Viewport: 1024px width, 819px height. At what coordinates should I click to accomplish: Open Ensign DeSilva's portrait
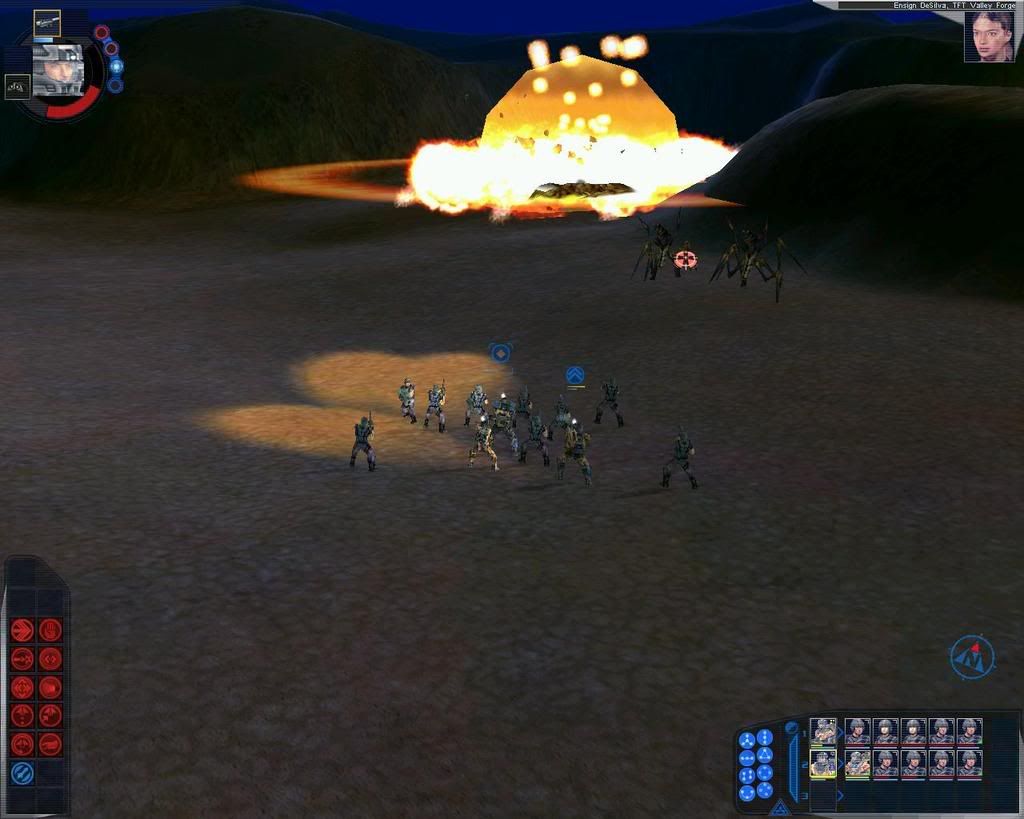(x=988, y=38)
